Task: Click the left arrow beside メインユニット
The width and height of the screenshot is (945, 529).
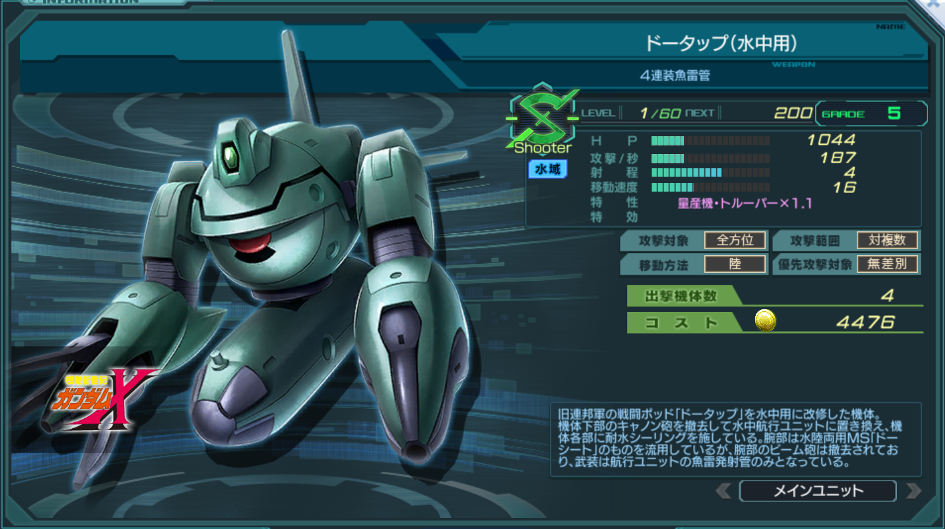Action: [724, 491]
